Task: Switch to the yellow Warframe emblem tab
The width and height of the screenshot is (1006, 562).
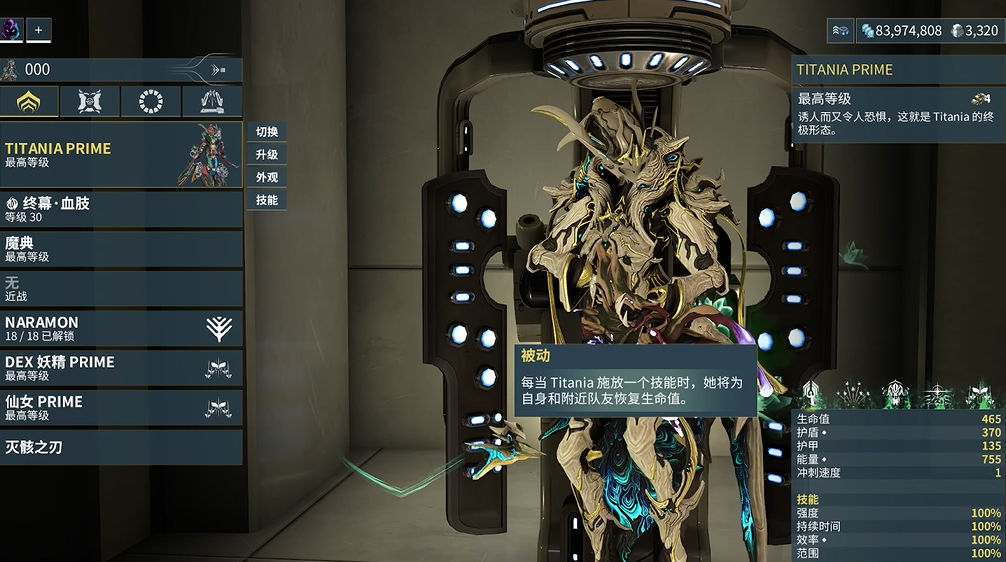Action: (x=29, y=101)
